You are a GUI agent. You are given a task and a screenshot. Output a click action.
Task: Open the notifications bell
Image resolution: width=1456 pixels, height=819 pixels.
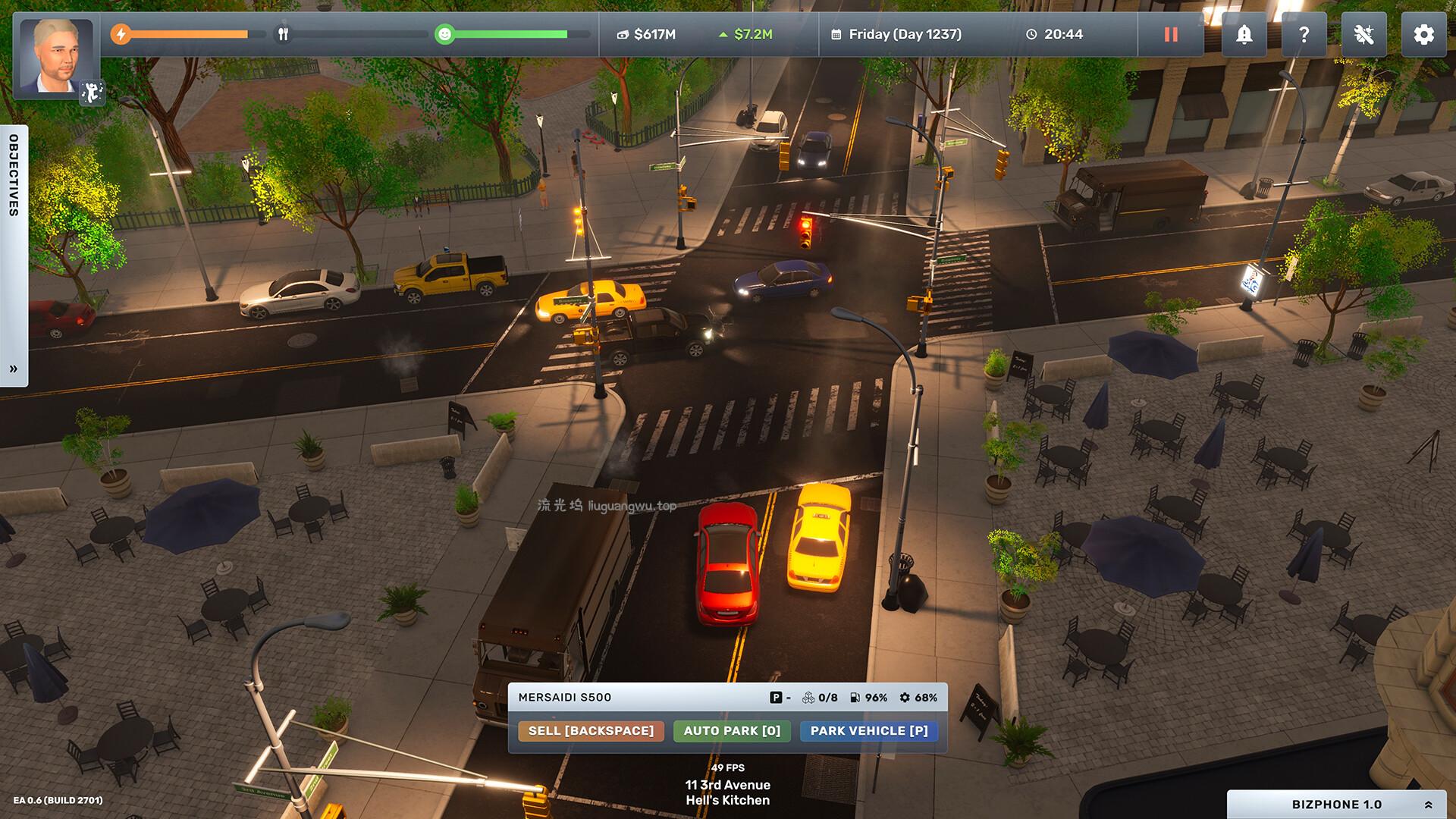click(1244, 35)
